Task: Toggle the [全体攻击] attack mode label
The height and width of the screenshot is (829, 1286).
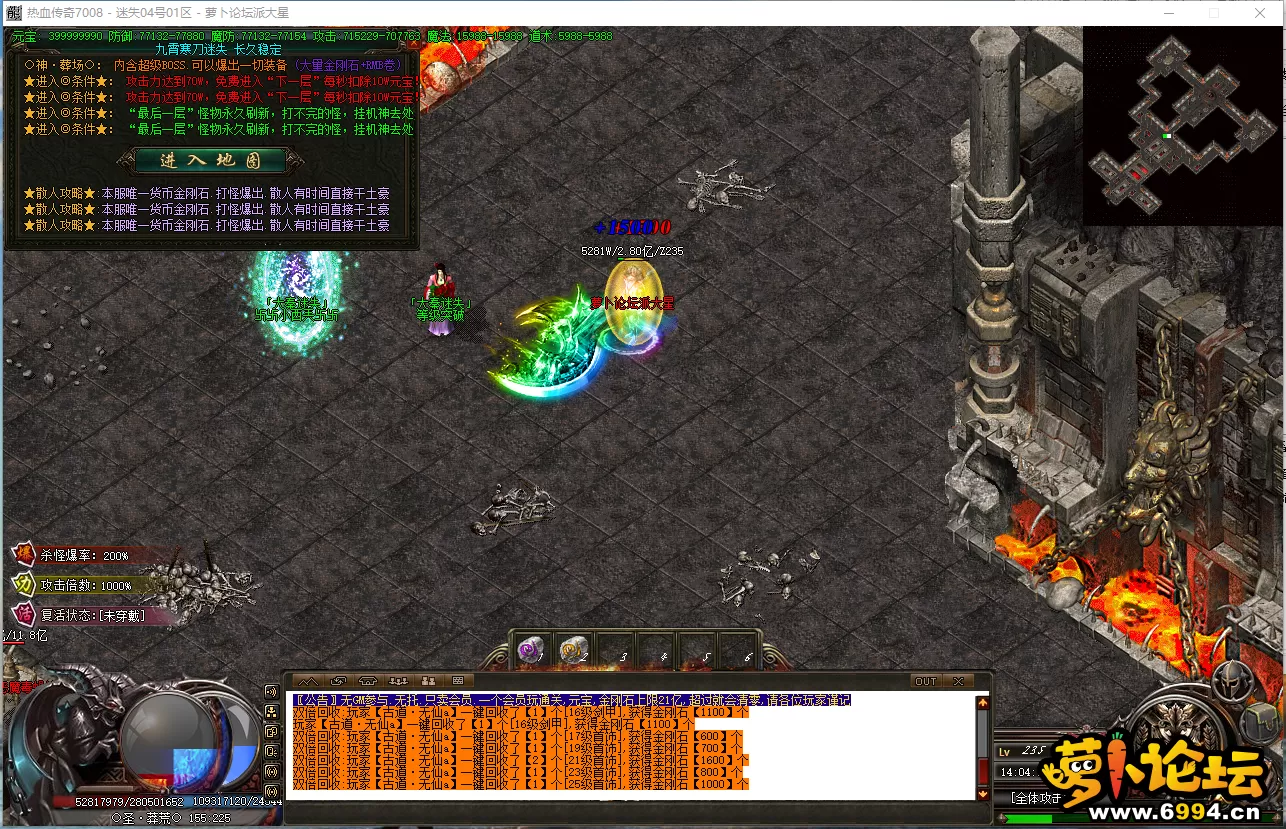Action: point(1034,797)
